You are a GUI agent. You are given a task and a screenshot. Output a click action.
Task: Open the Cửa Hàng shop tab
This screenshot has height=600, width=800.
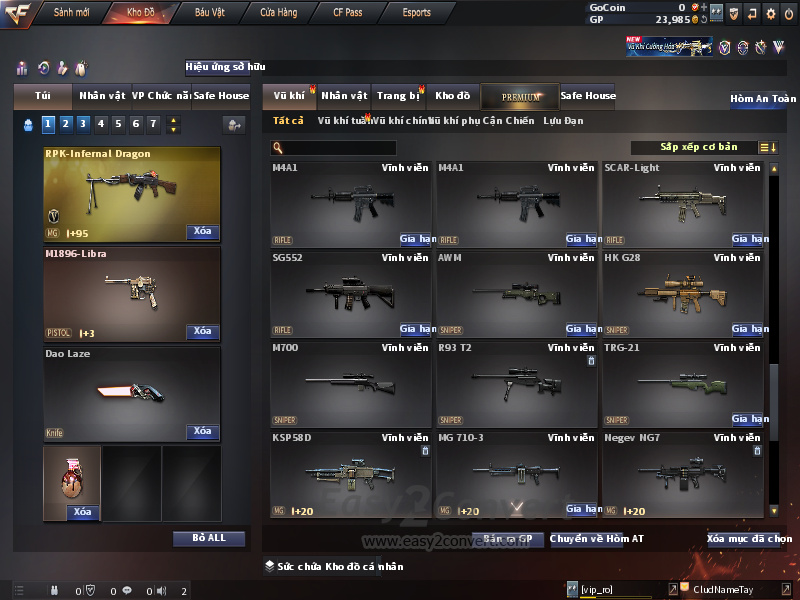[x=278, y=13]
